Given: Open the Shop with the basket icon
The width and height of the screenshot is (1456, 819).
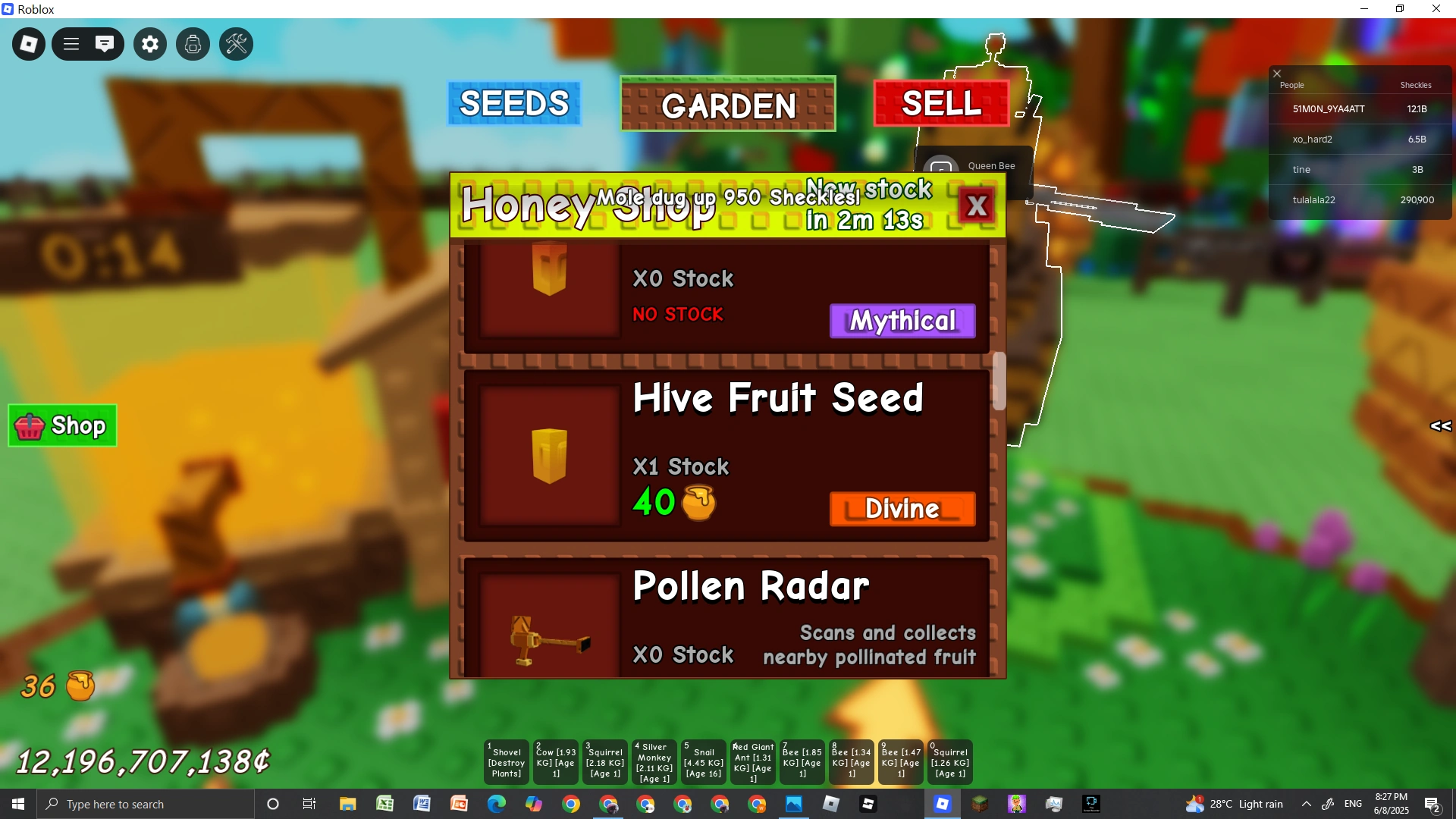Looking at the screenshot, I should click(x=61, y=425).
